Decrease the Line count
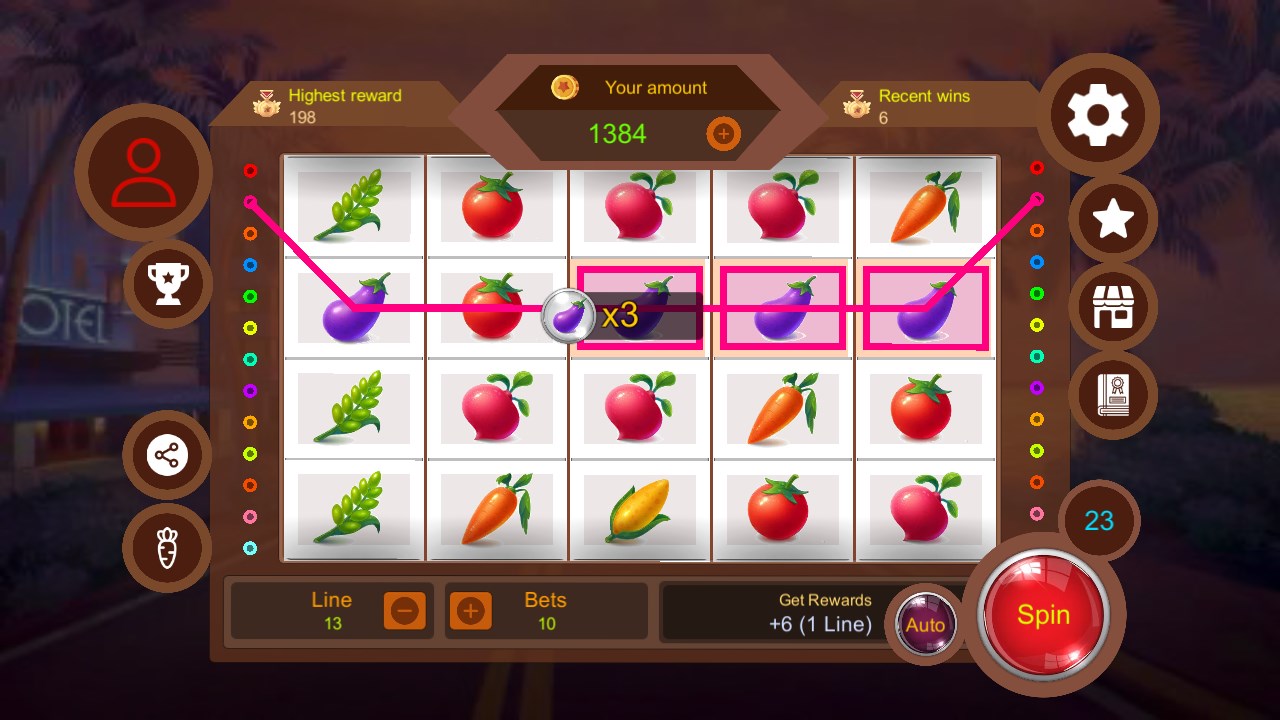This screenshot has width=1280, height=720. click(405, 610)
